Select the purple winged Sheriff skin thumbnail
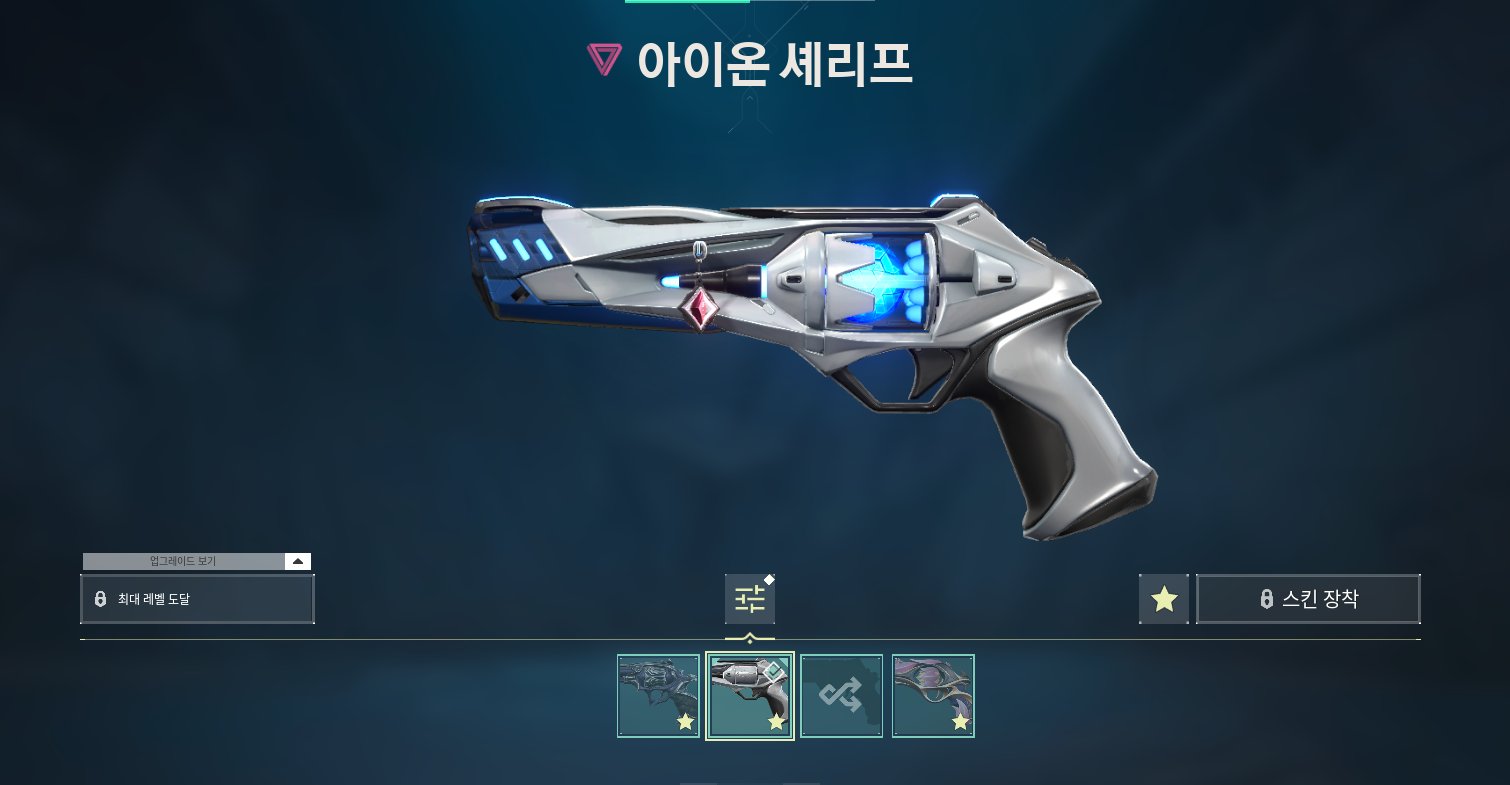1510x785 pixels. (932, 696)
